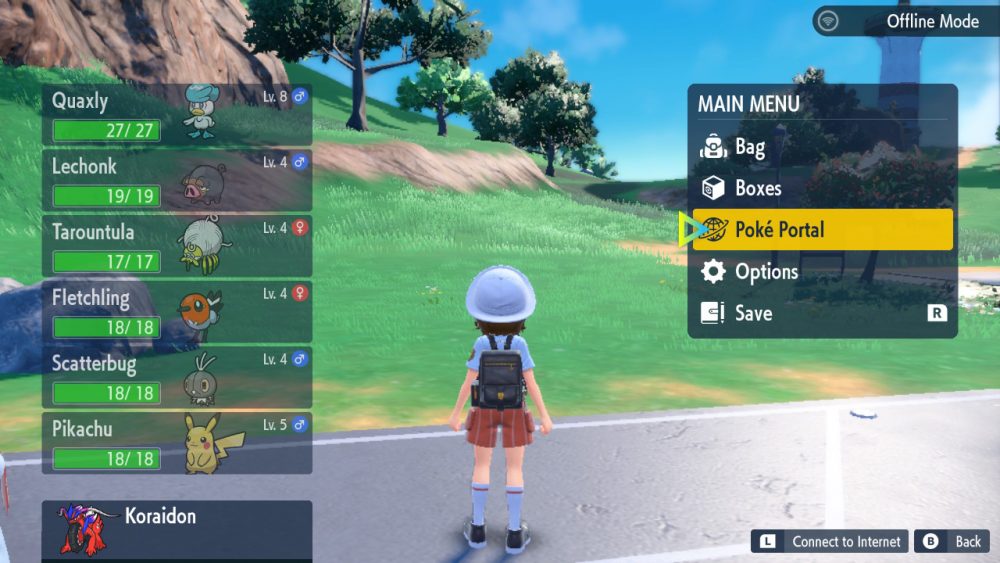This screenshot has height=563, width=1000.
Task: Select Quaxly in the party list
Action: (x=177, y=114)
